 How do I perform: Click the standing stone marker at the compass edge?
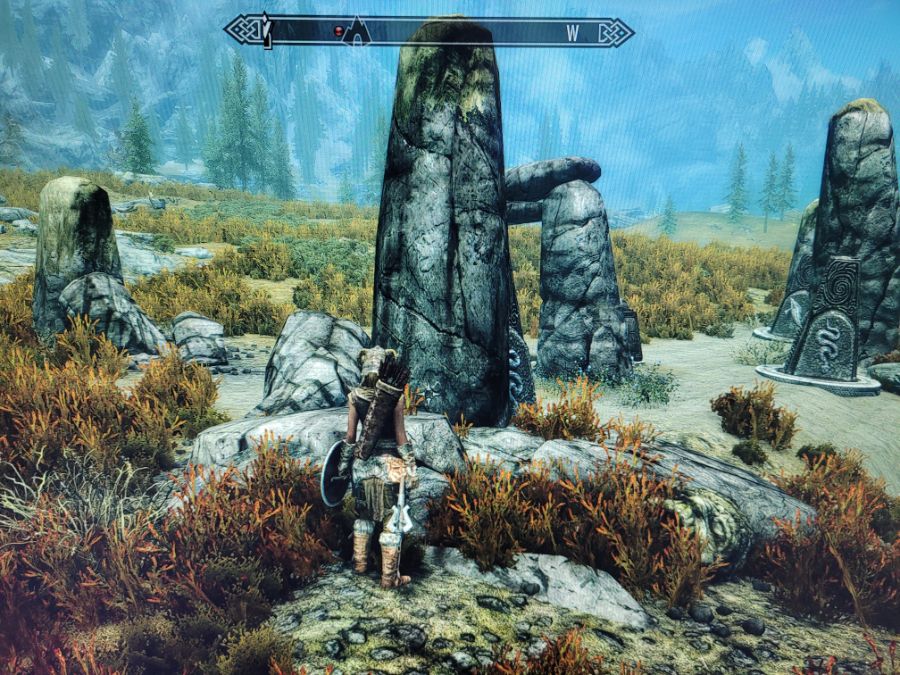267,30
